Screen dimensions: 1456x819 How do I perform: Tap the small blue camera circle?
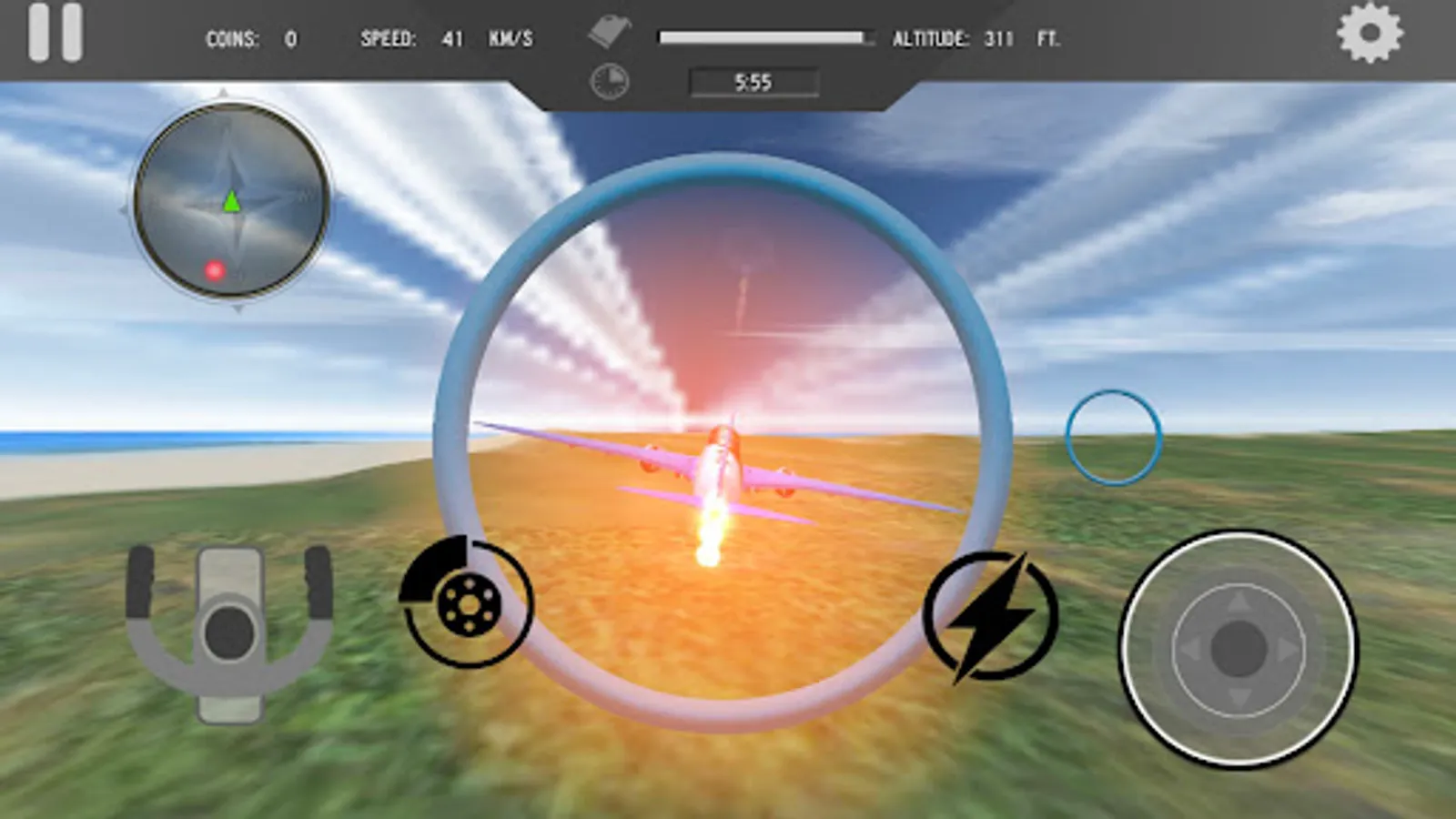[1114, 437]
